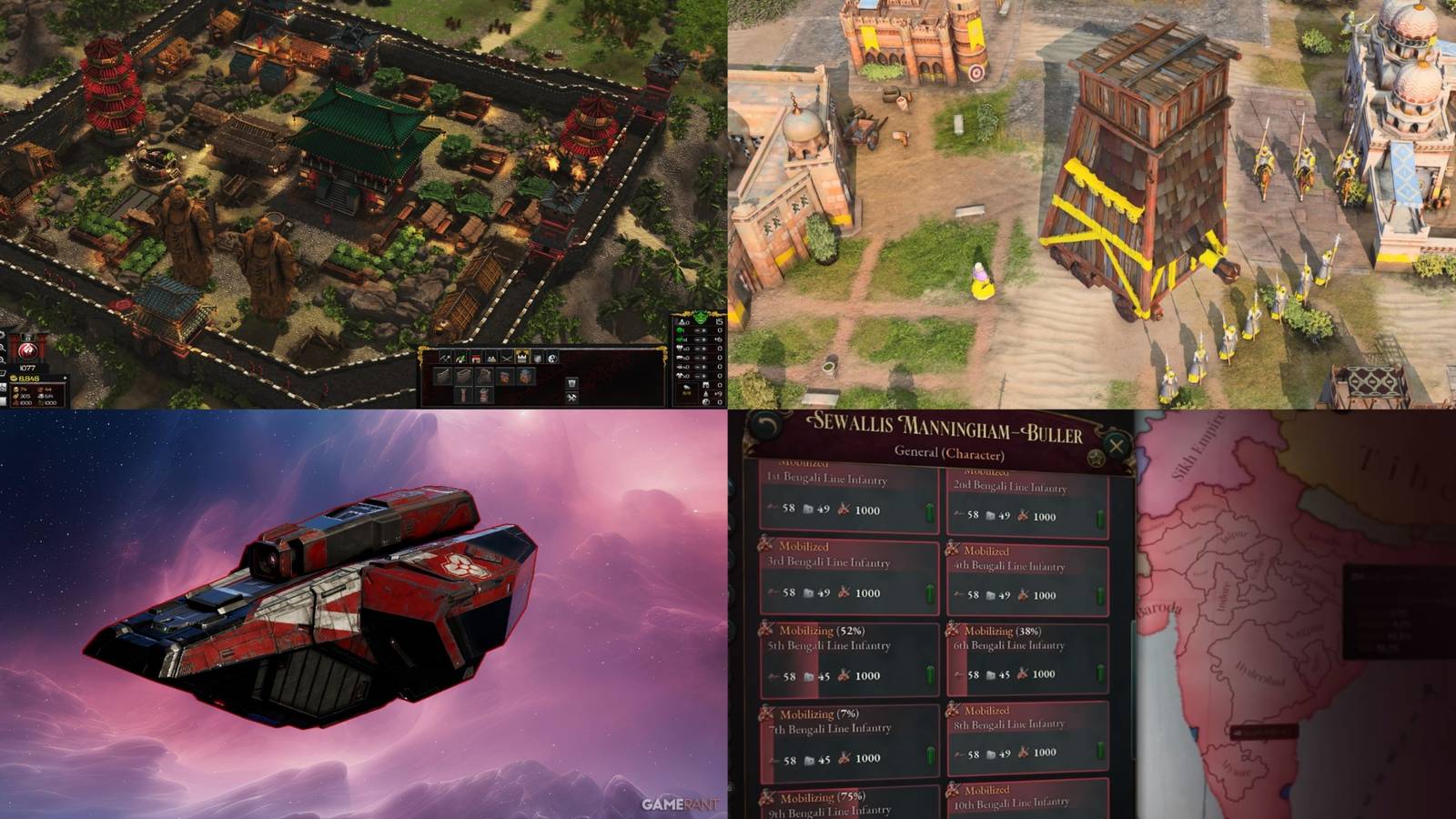Click the gold coin icon beside 8,848
This screenshot has height=819, width=1456.
pos(14,379)
